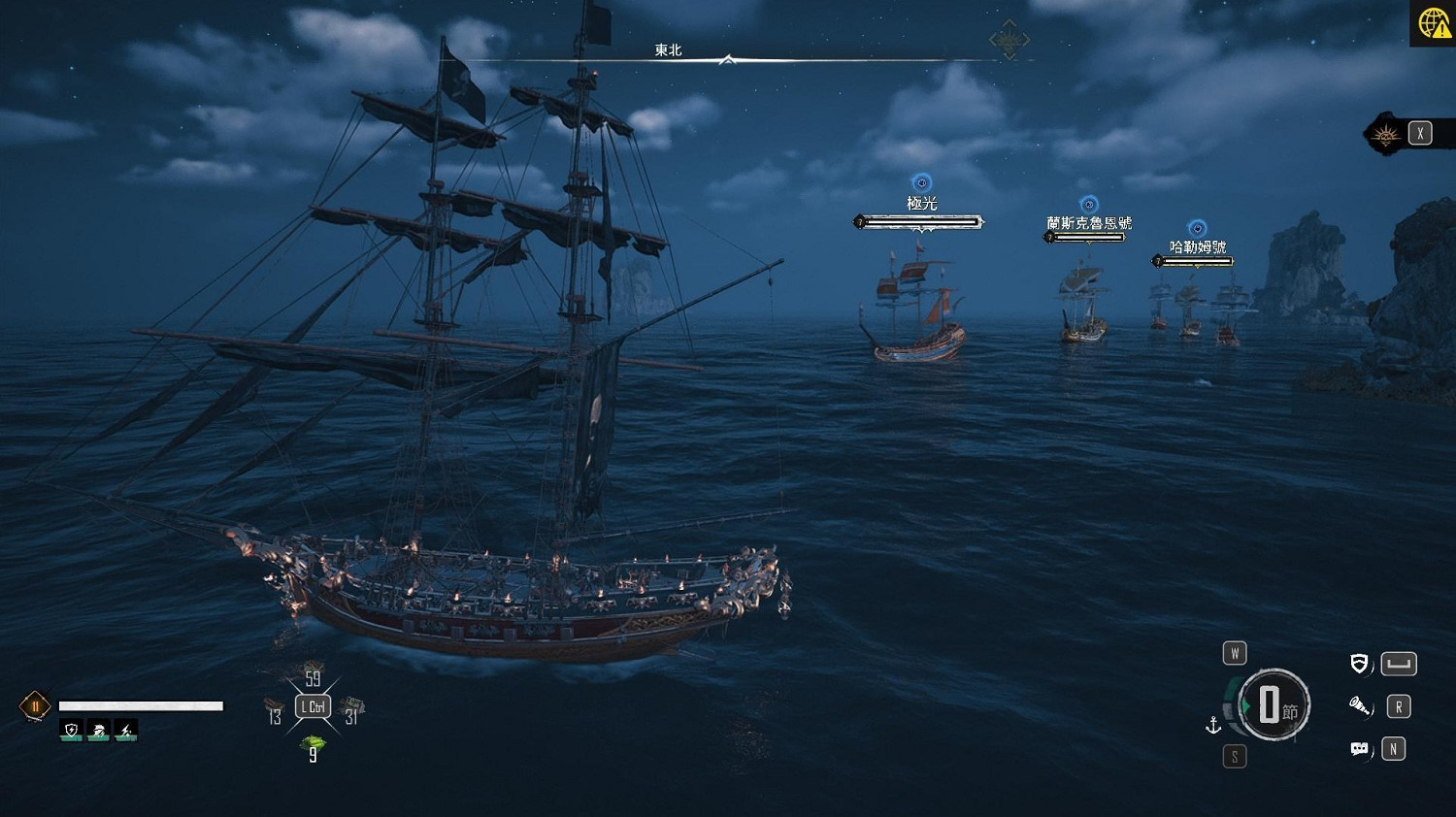This screenshot has height=817, width=1456.
Task: Click the shield with lightning buff icon
Action: click(x=71, y=730)
